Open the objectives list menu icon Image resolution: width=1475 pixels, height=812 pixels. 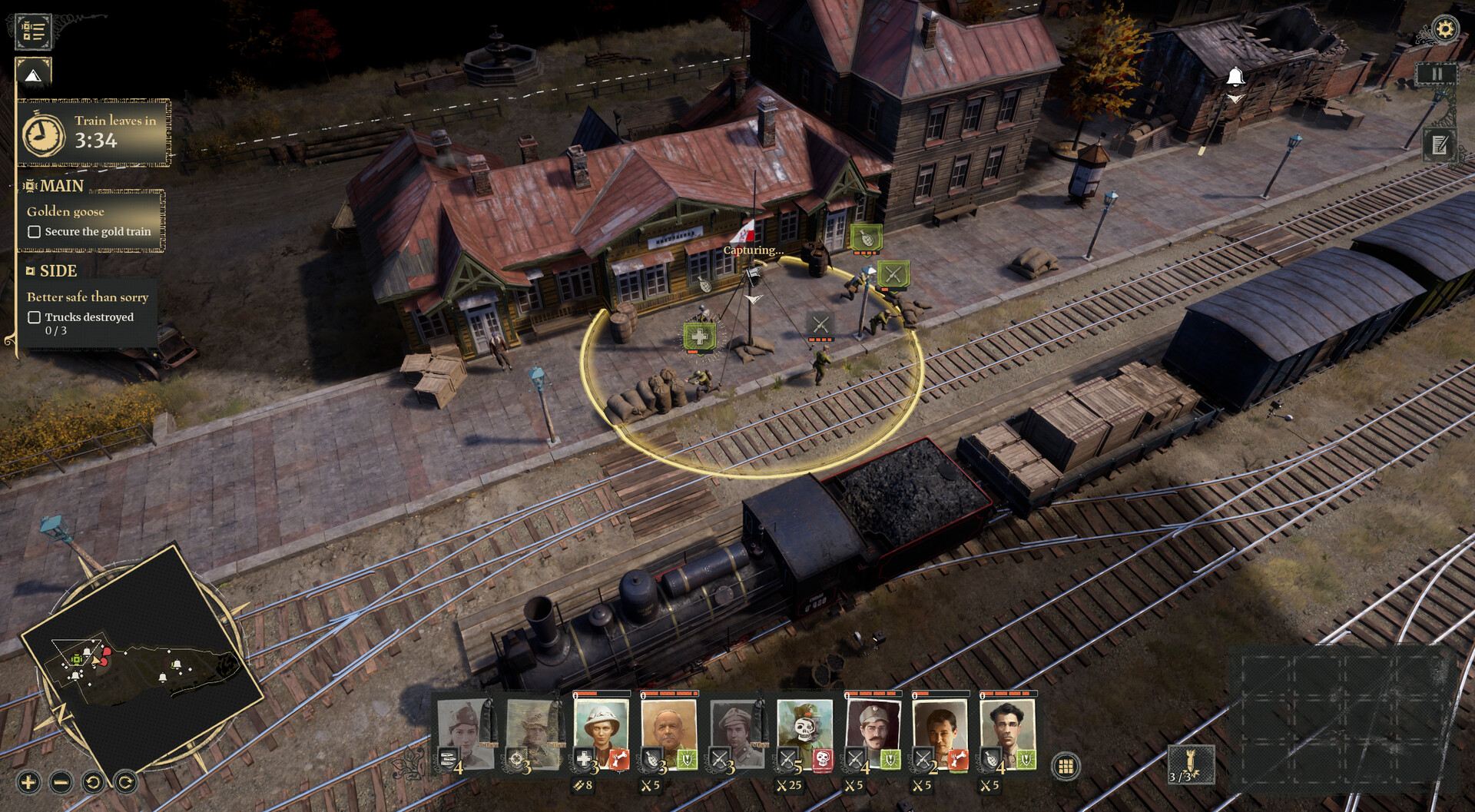(33, 31)
